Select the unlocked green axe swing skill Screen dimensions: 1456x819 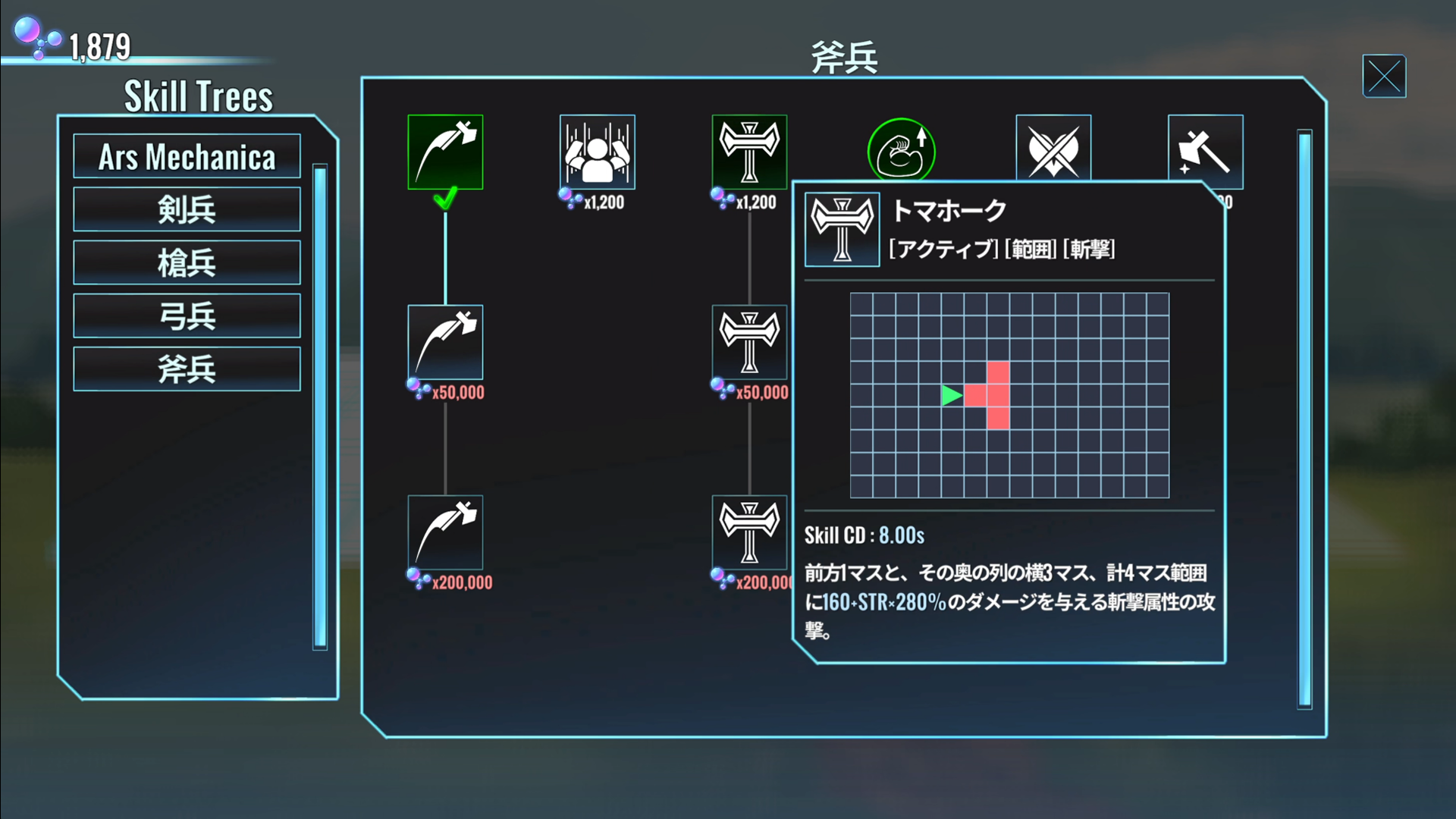(445, 152)
